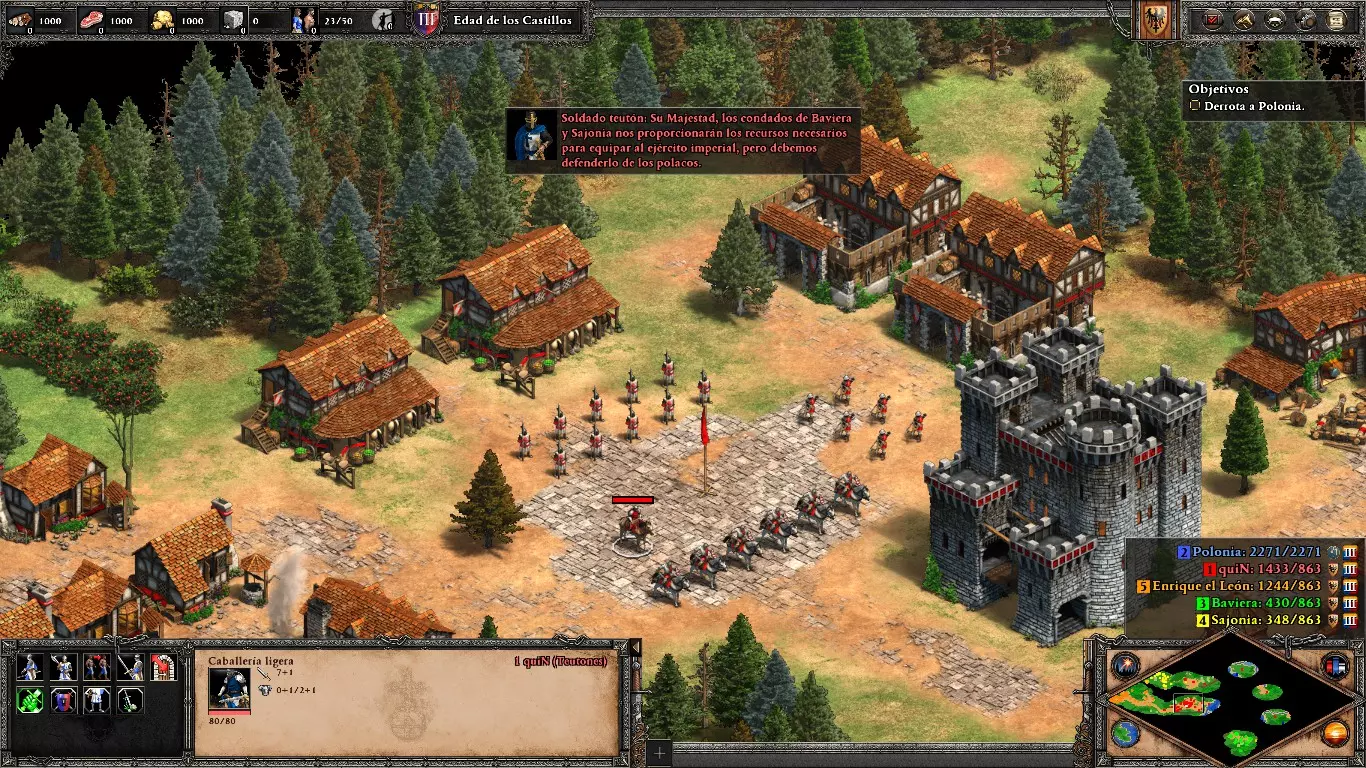Click the minimap

pos(1230,700)
